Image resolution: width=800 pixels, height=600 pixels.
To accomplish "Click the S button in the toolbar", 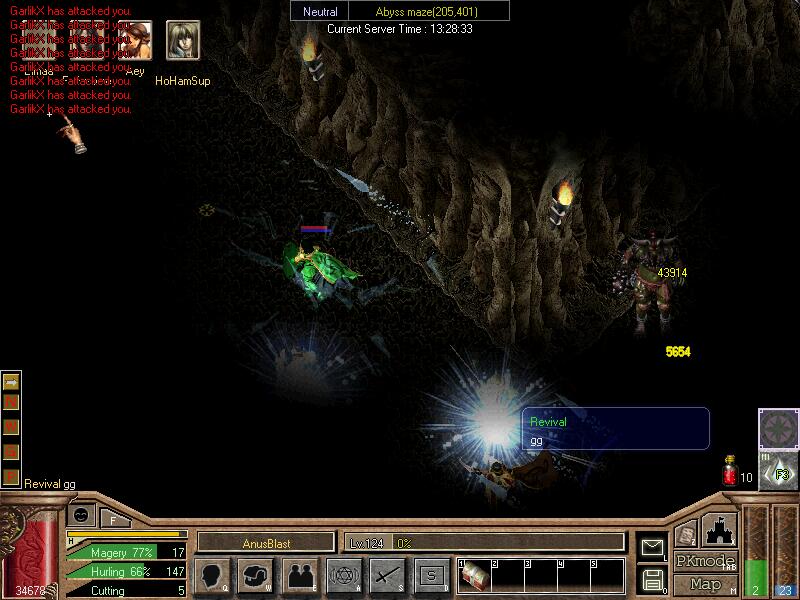I will [432, 575].
